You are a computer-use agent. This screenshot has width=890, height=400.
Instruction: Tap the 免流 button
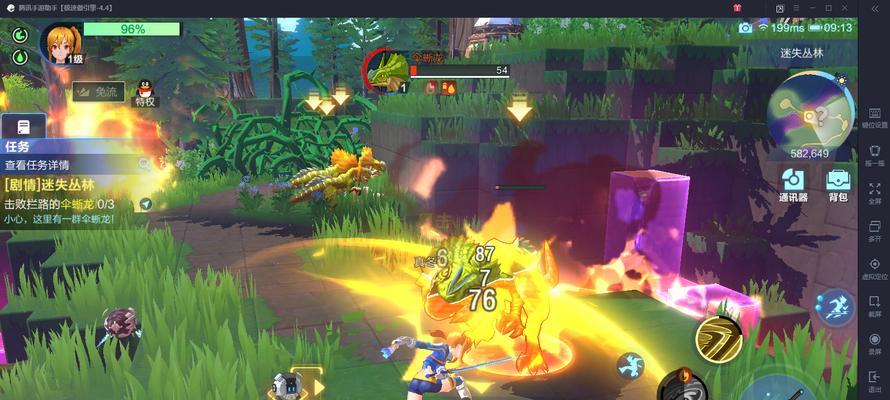[97, 91]
